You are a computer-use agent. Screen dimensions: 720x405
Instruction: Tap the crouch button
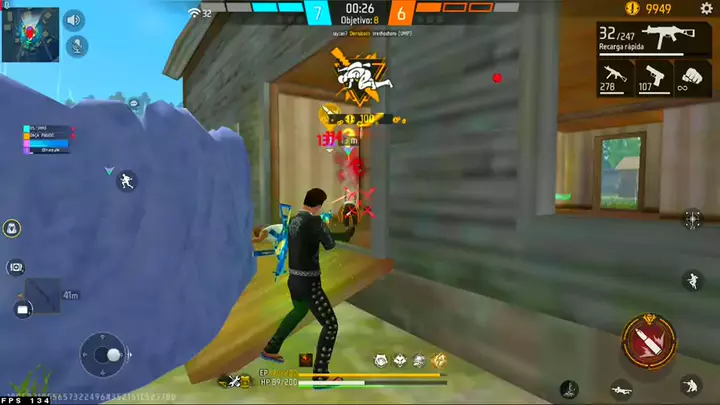tap(691, 385)
